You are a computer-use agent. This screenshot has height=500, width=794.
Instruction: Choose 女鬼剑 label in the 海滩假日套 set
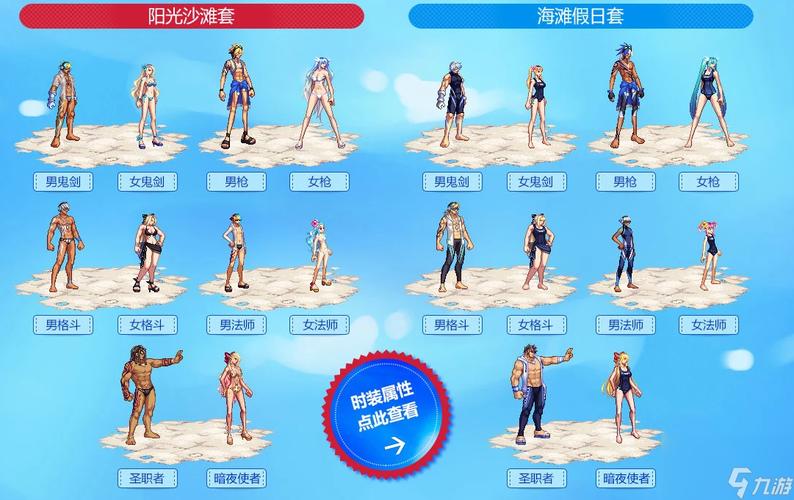tap(536, 181)
